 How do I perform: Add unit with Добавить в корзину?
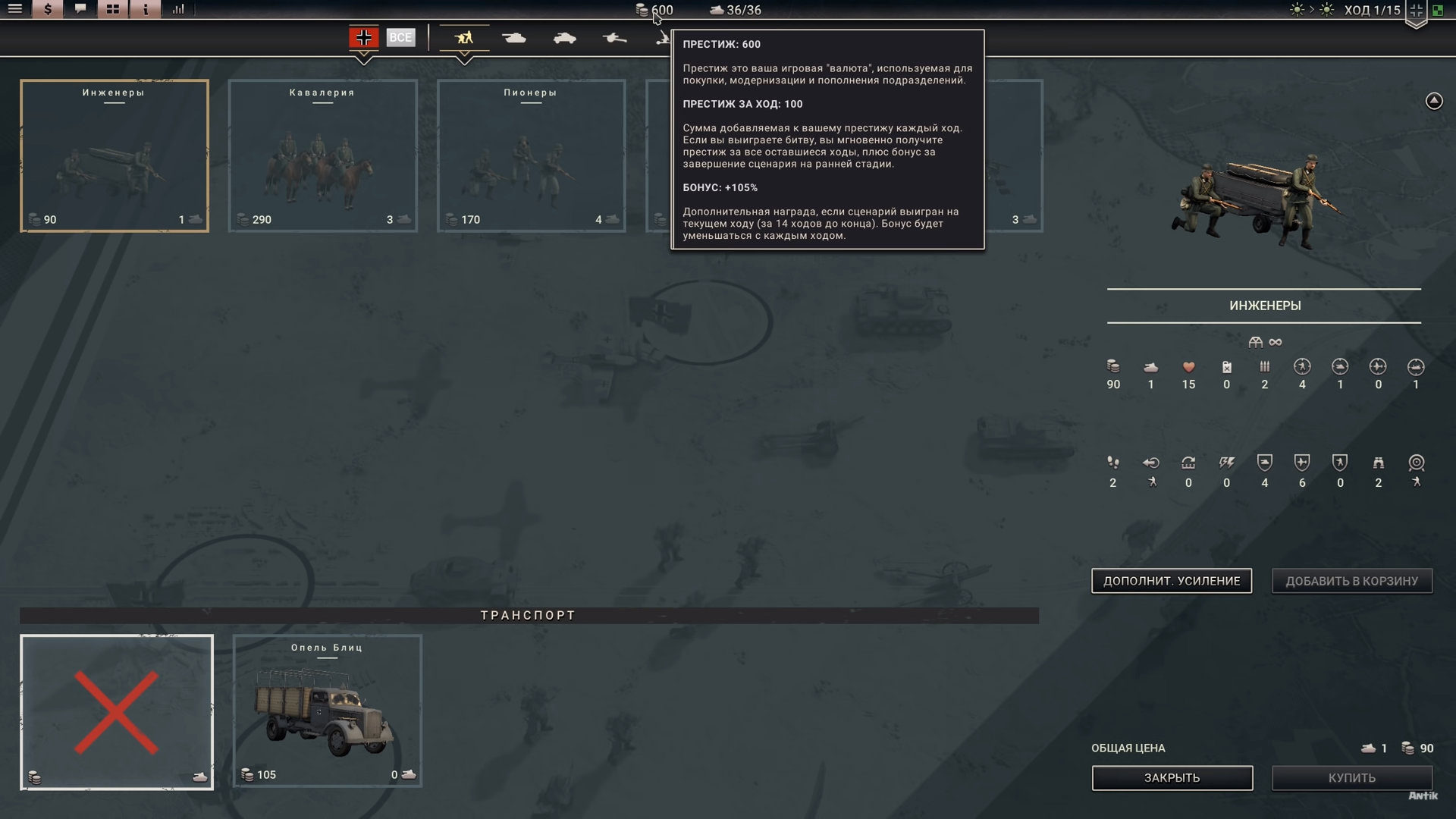point(1351,581)
